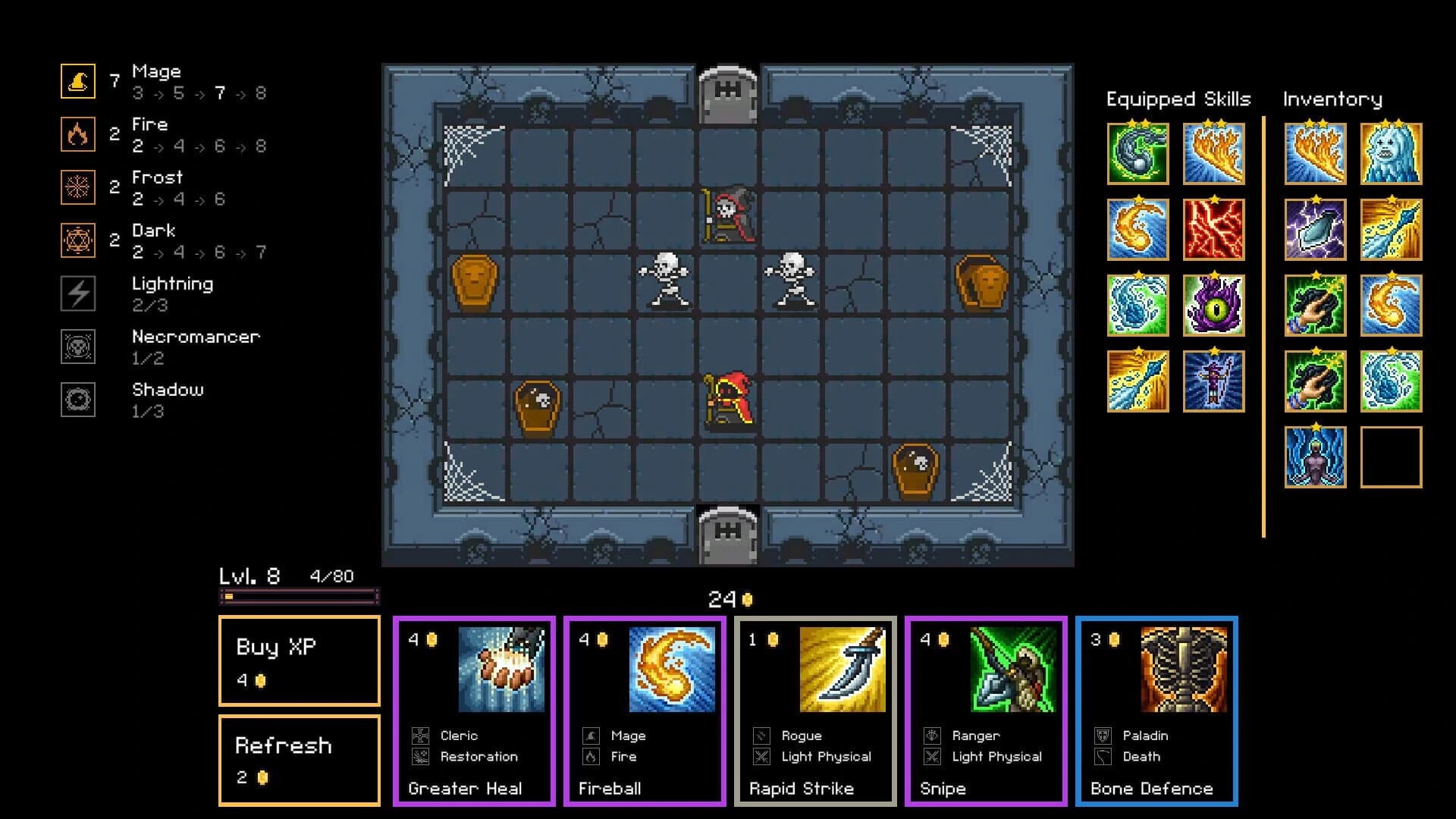Select the green orb skill under Equipped Skills
The height and width of the screenshot is (819, 1456).
pyautogui.click(x=1138, y=155)
